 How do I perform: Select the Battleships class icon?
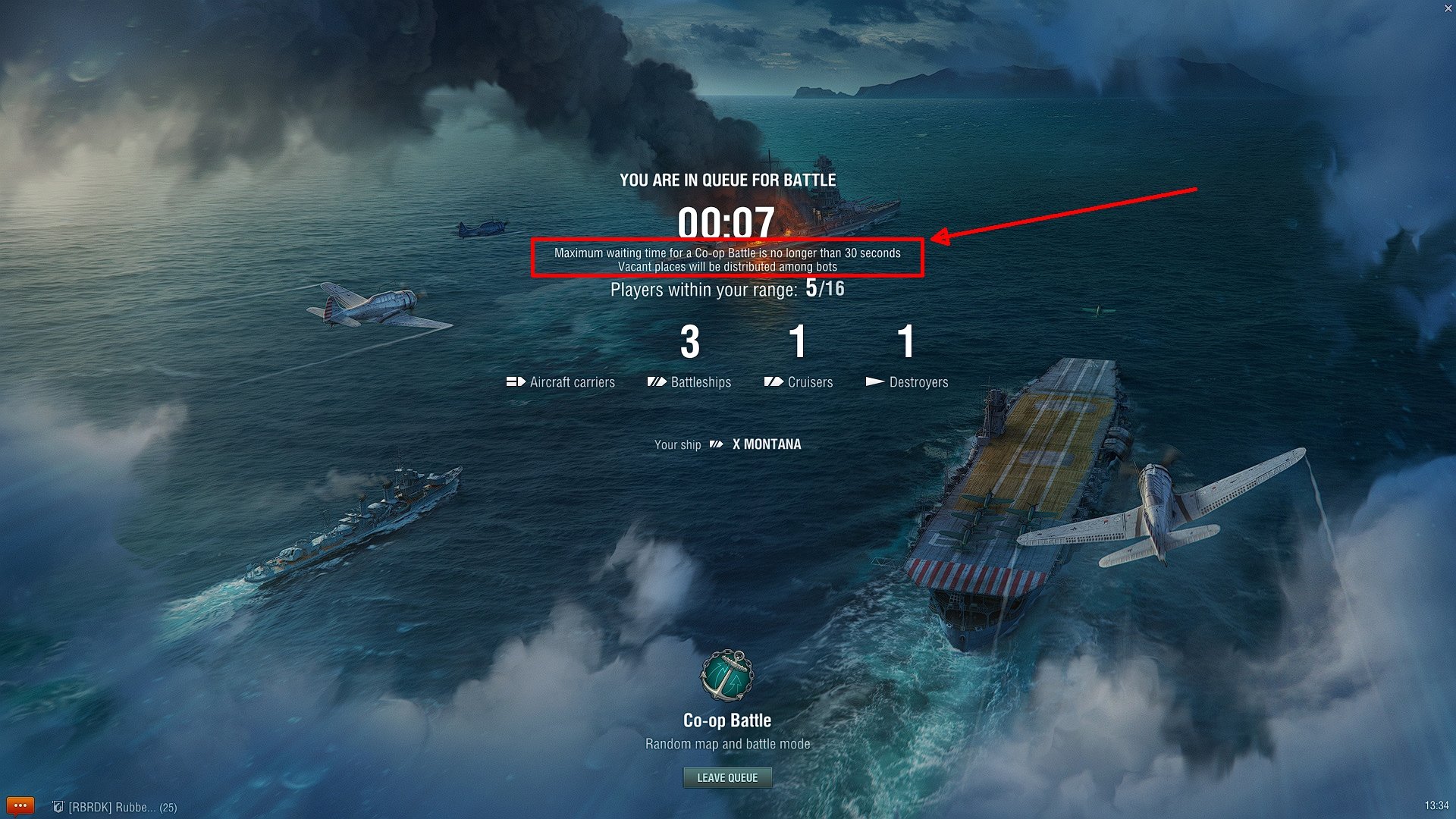655,382
